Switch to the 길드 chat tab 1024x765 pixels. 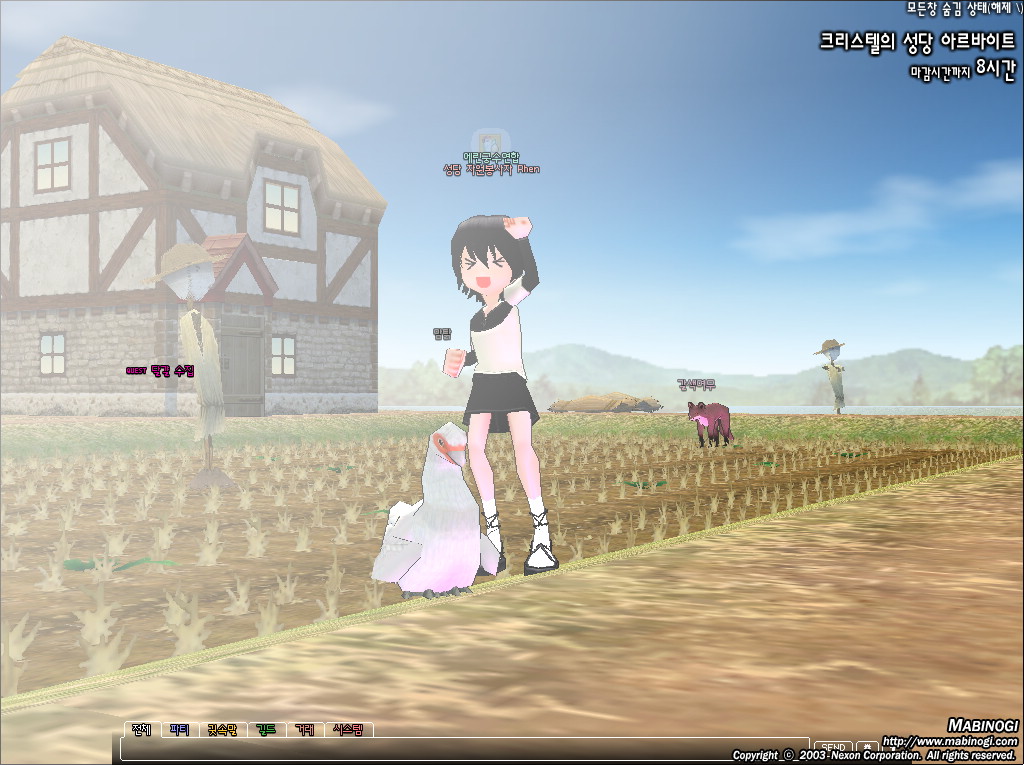tap(265, 730)
